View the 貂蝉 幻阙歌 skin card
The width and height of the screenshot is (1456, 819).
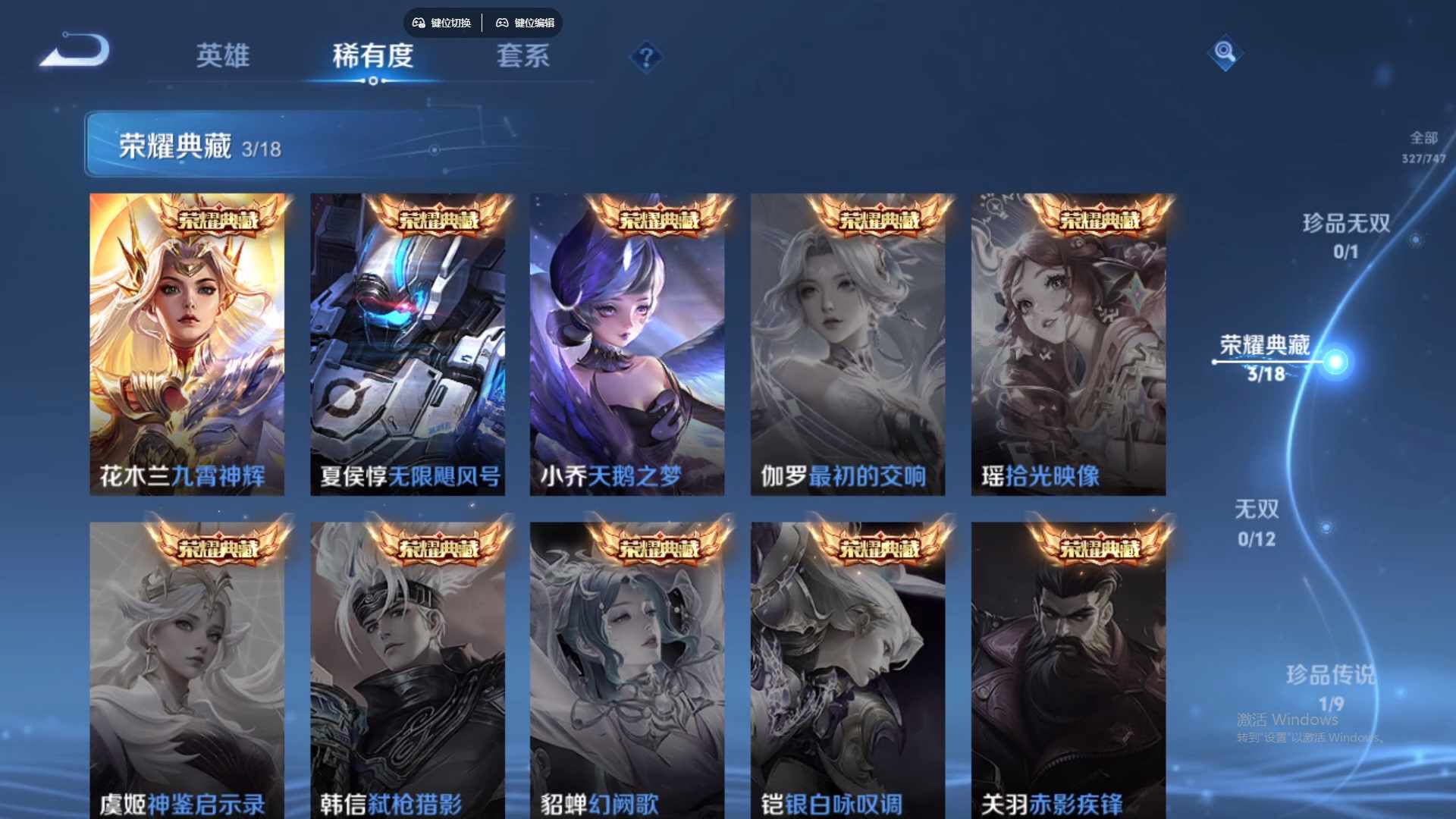coord(626,671)
